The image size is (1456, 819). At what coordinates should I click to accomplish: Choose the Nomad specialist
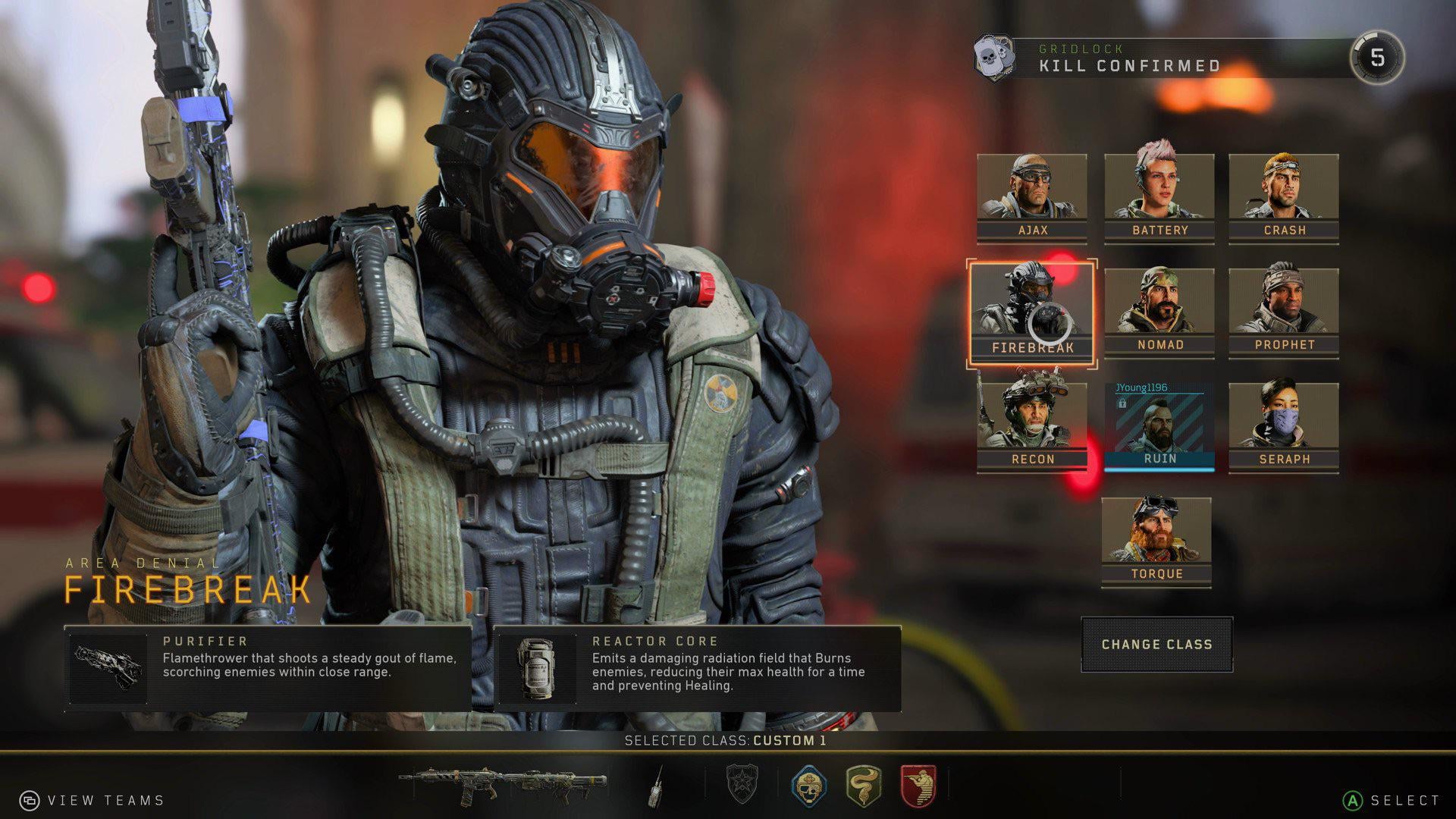[x=1159, y=312]
